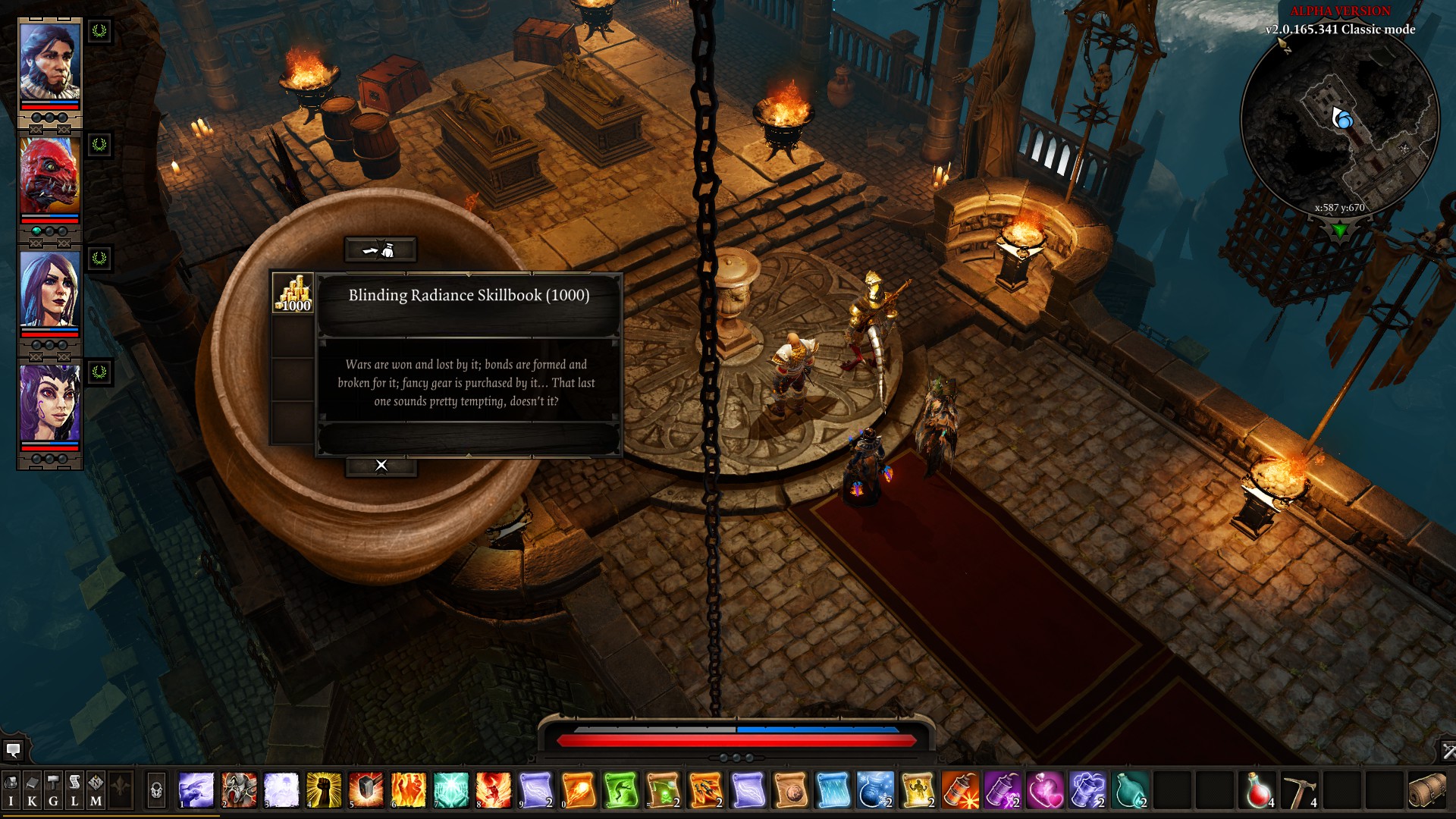
Task: Select the pickaxe in the hotbar
Action: click(1300, 790)
